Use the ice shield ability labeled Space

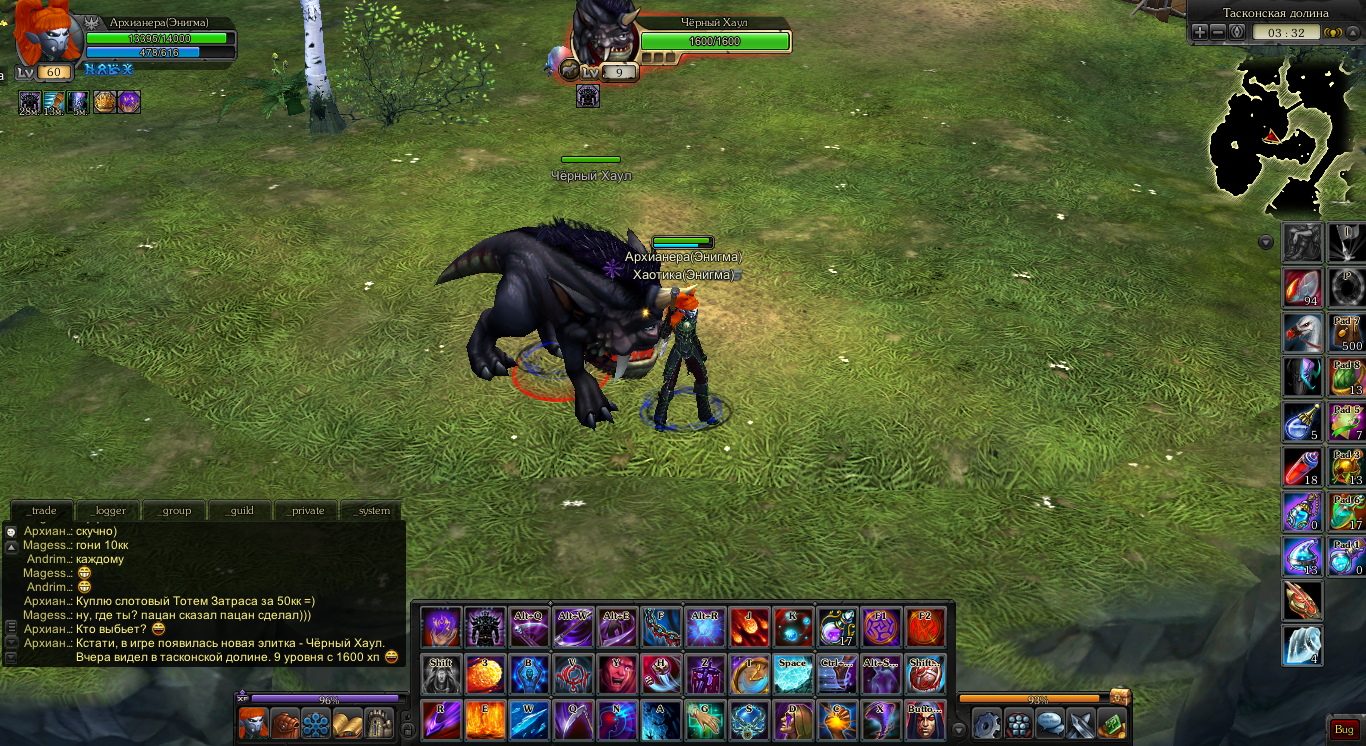click(x=792, y=675)
